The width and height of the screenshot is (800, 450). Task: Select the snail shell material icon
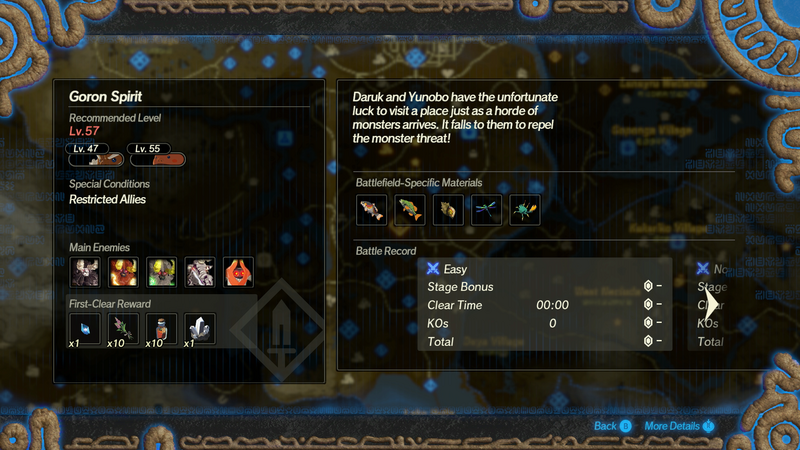tap(449, 209)
